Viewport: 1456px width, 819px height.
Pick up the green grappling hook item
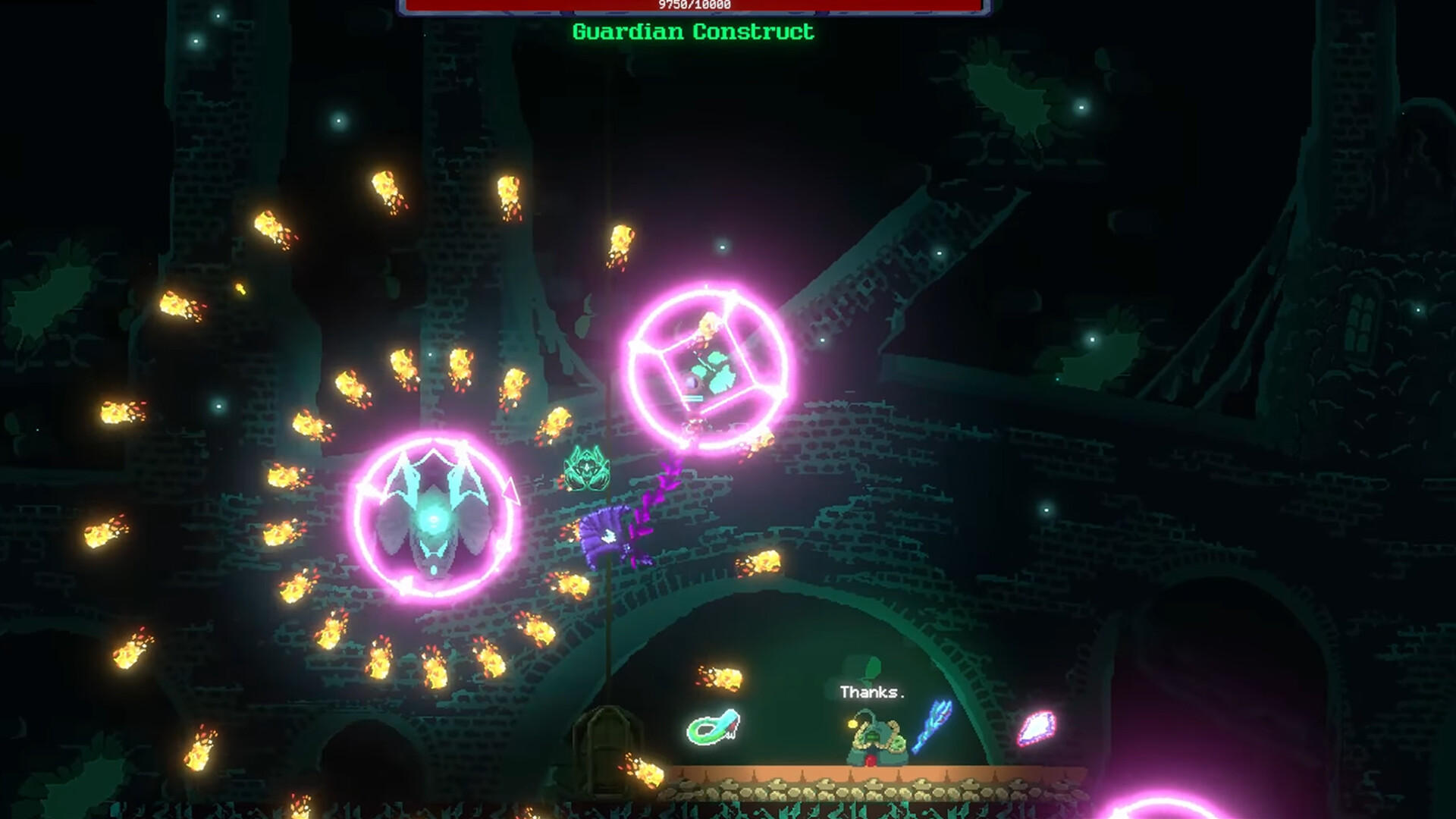(x=711, y=728)
